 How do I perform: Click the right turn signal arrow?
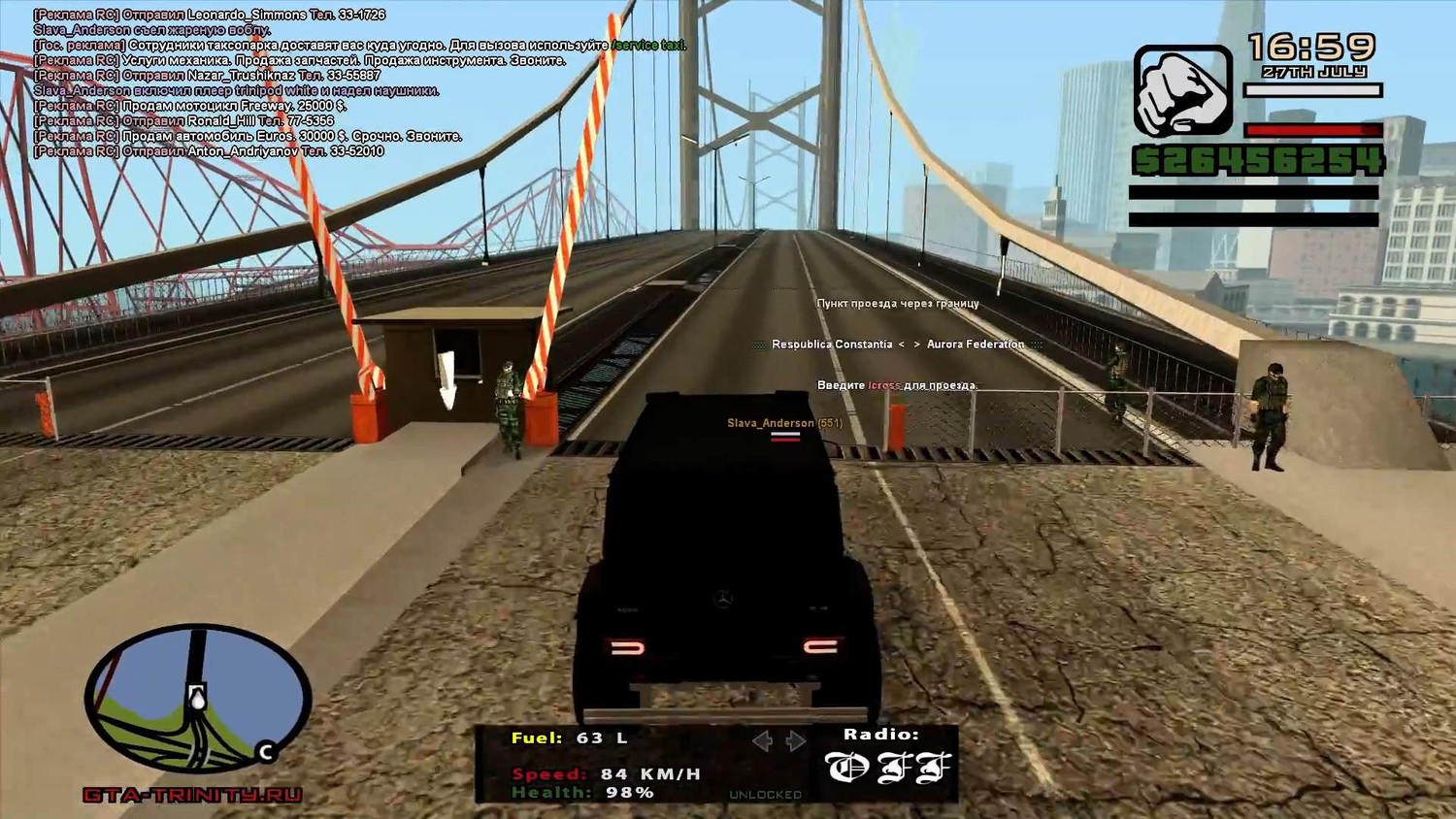coord(796,741)
